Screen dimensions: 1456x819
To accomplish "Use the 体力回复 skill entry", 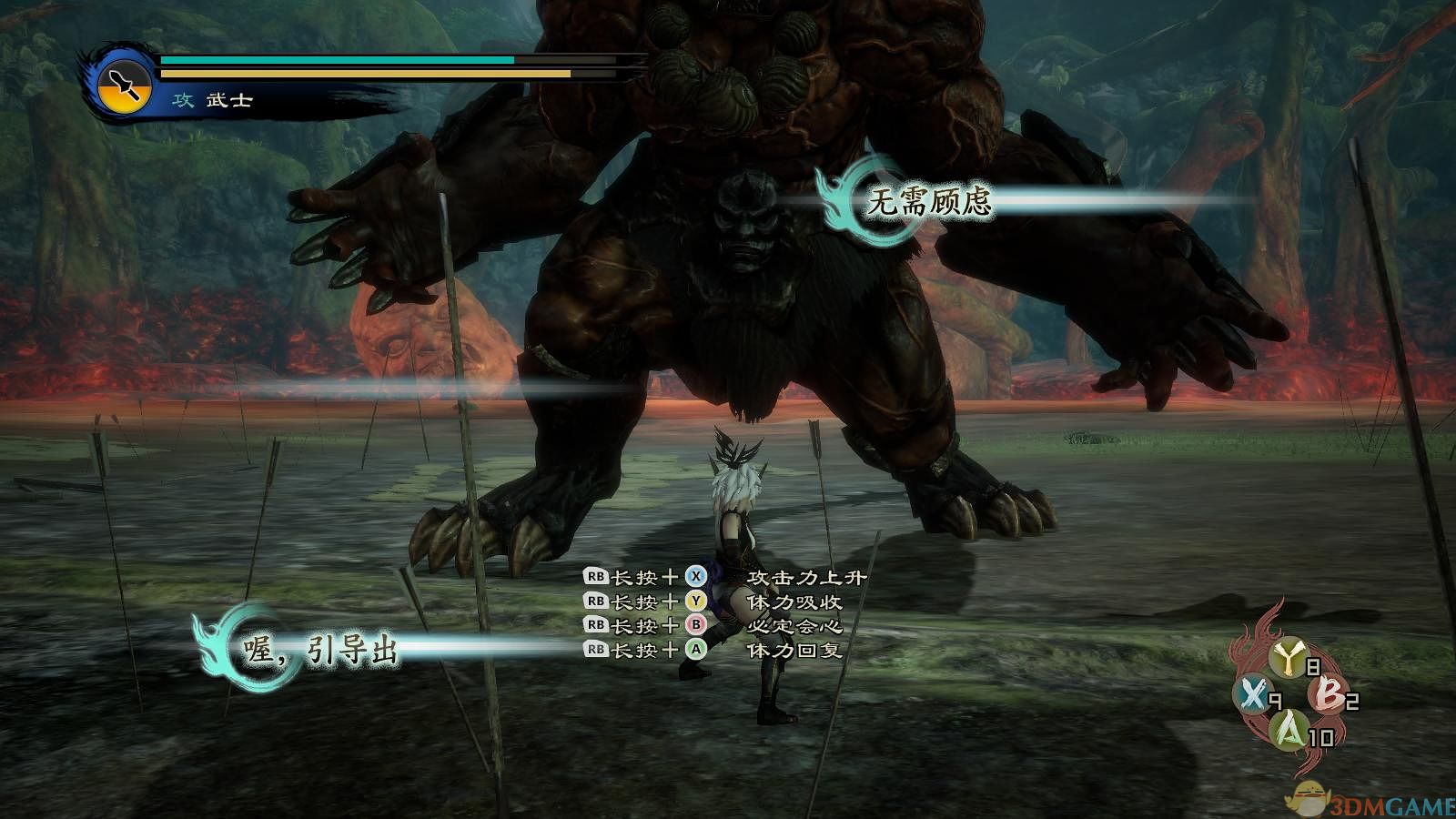I will pyautogui.click(x=794, y=650).
